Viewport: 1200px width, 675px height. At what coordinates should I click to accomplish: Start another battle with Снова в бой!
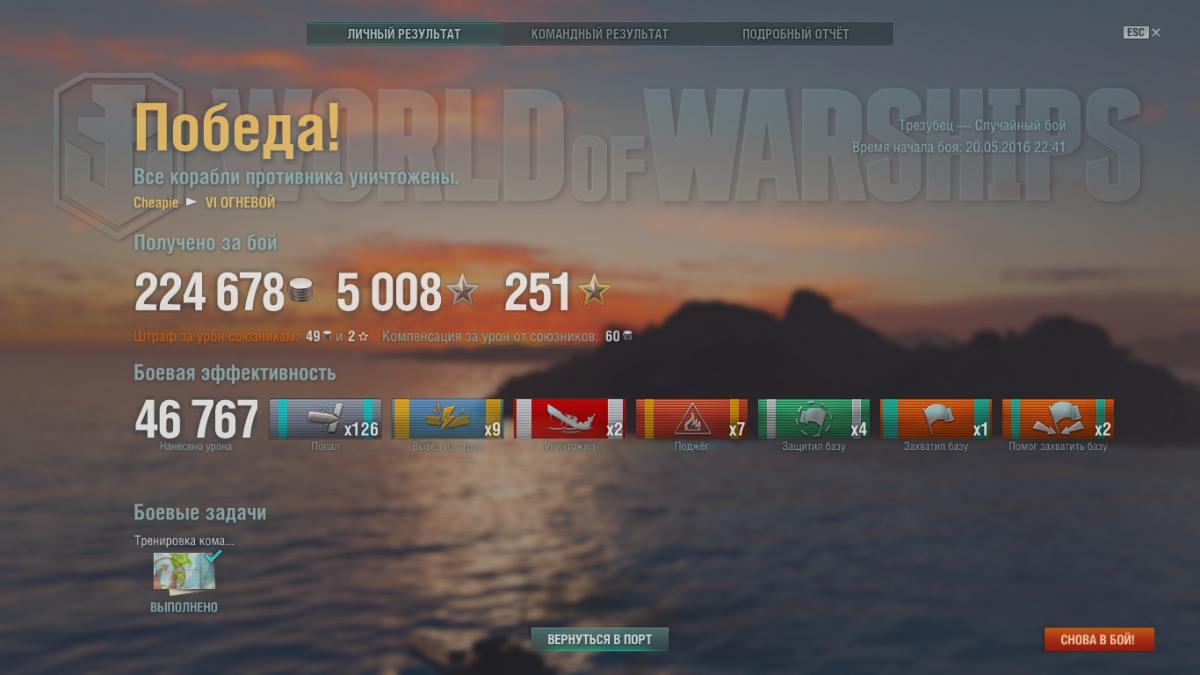coord(1099,639)
